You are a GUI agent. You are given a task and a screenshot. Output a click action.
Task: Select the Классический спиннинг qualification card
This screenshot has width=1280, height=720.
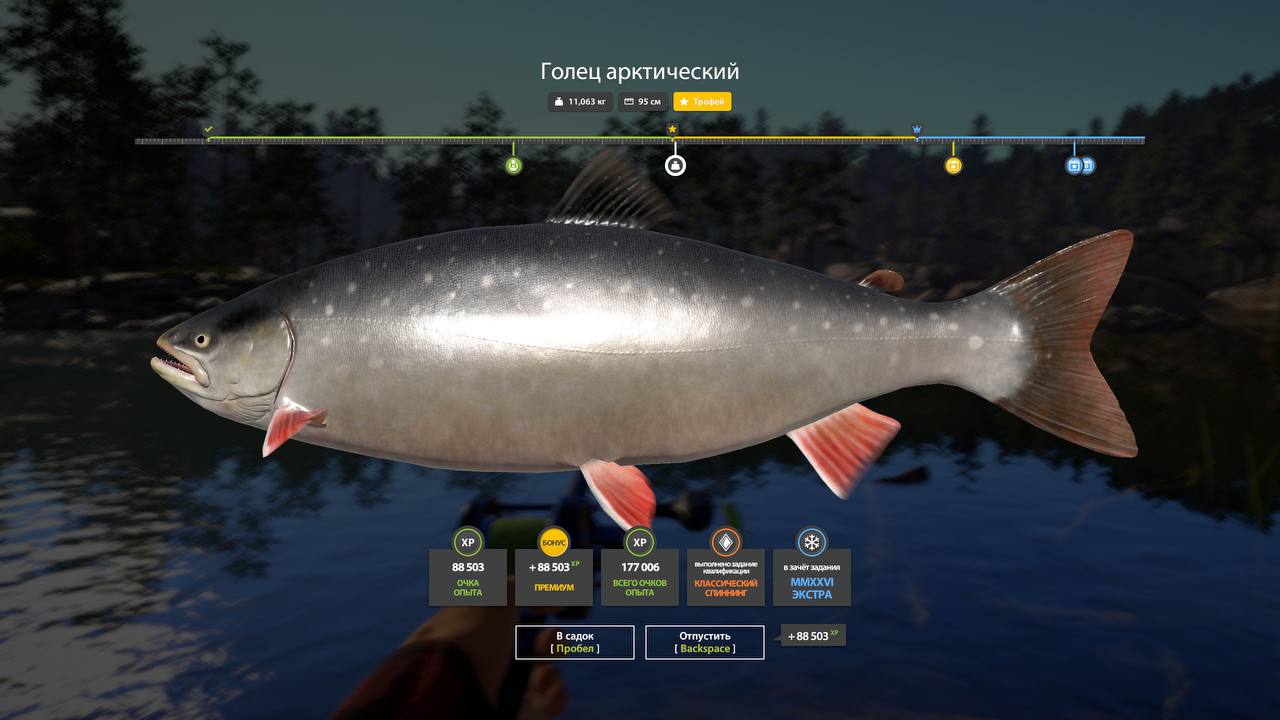click(x=726, y=579)
